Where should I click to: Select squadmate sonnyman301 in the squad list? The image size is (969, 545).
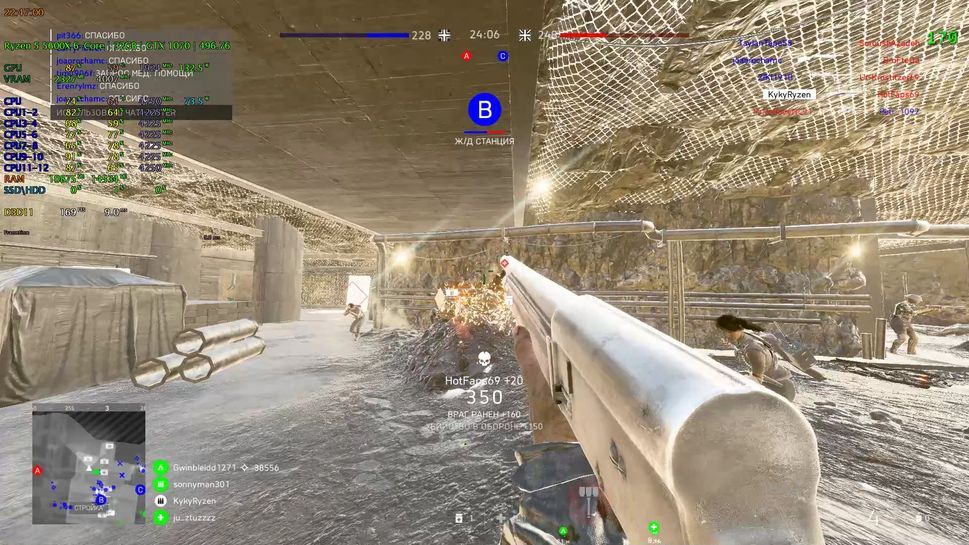(x=200, y=484)
